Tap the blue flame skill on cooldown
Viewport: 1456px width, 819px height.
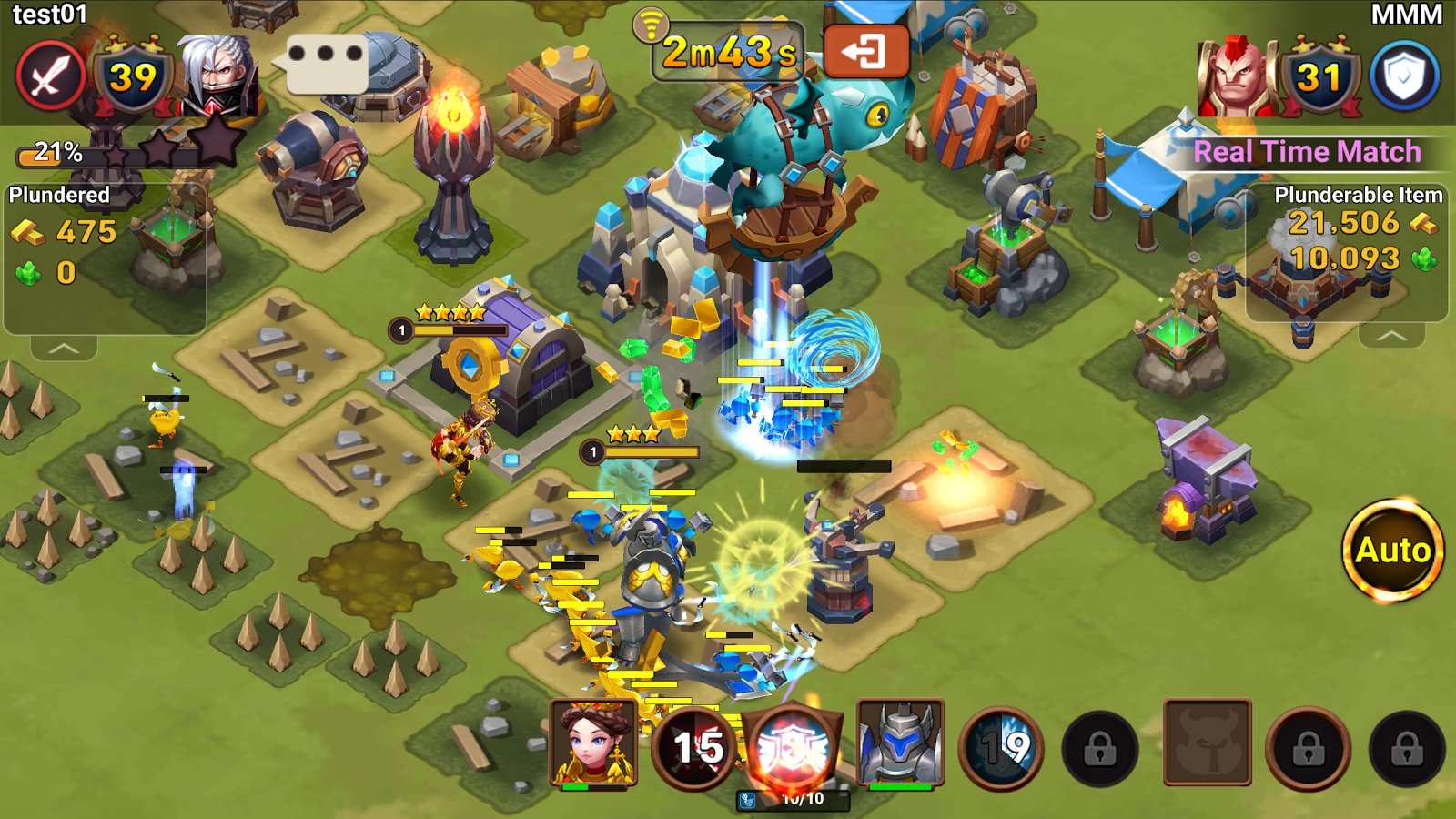point(1002,749)
